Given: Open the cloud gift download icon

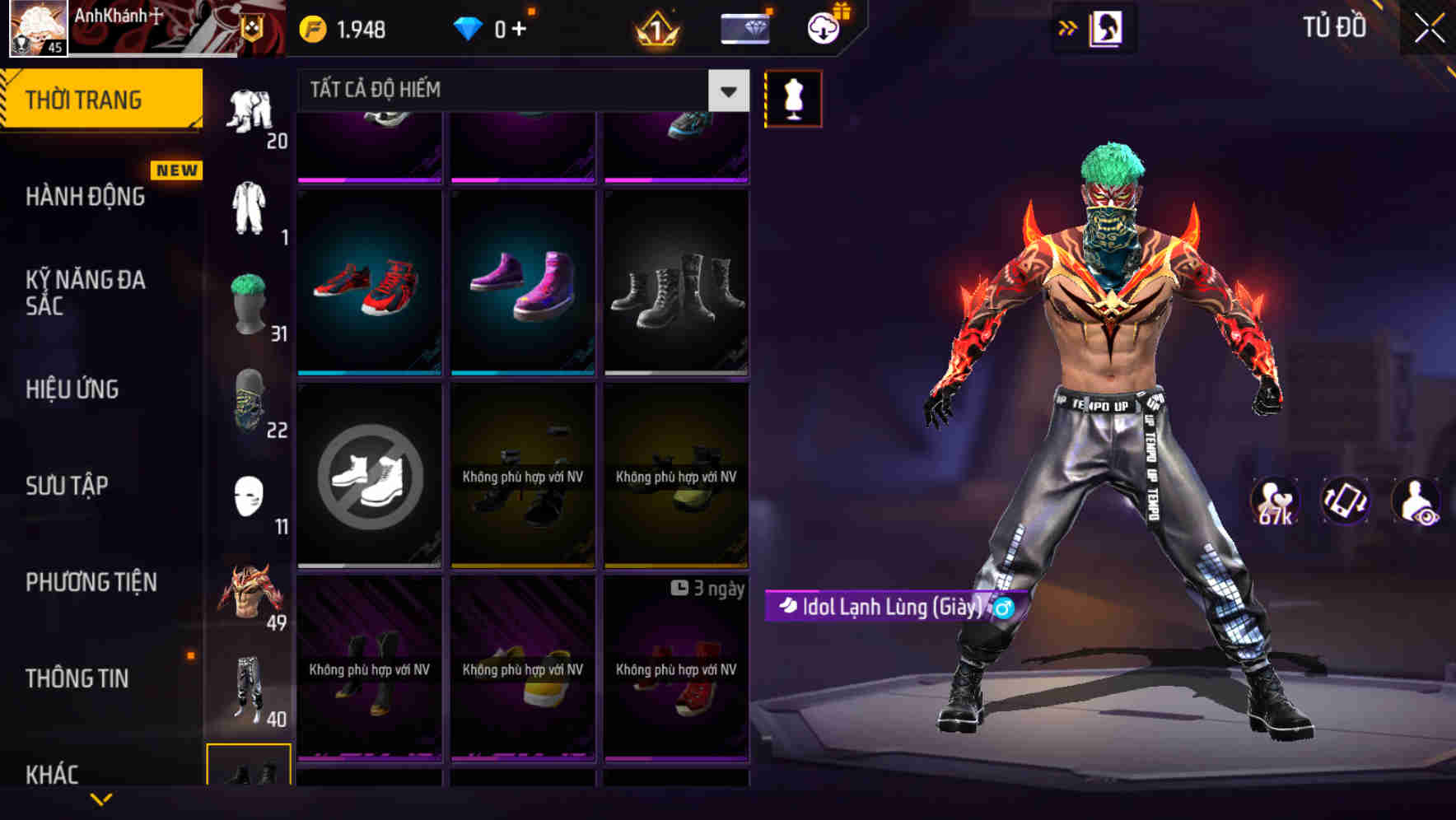Looking at the screenshot, I should tap(822, 27).
